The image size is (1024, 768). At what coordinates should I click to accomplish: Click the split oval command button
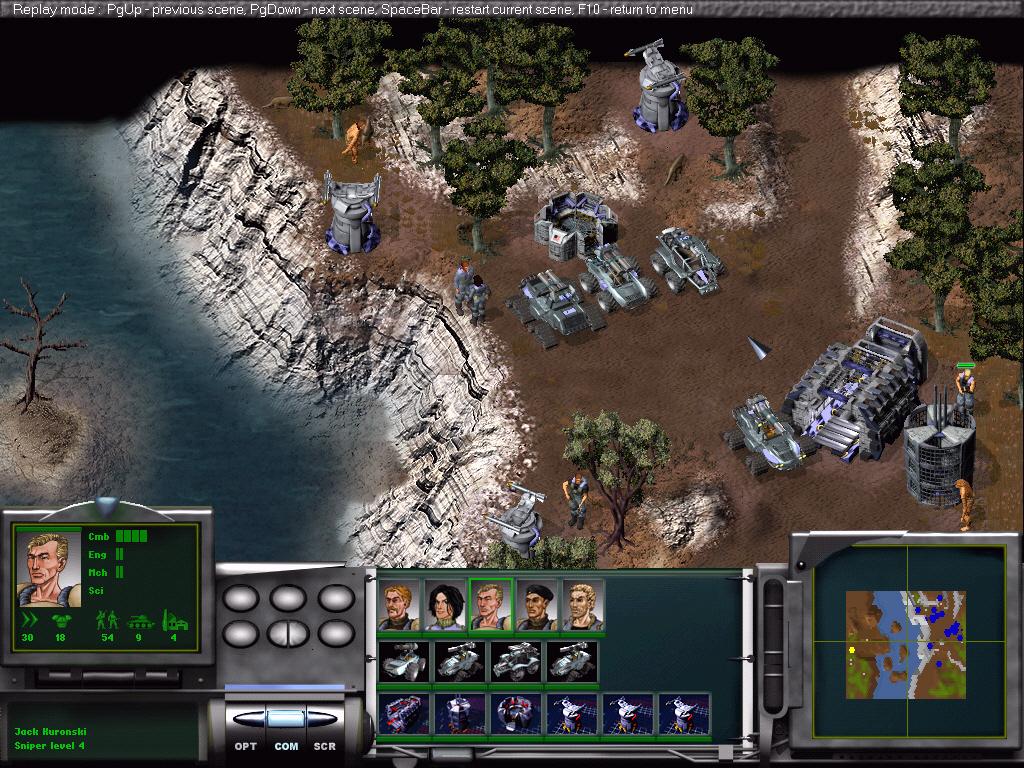pyautogui.click(x=285, y=633)
